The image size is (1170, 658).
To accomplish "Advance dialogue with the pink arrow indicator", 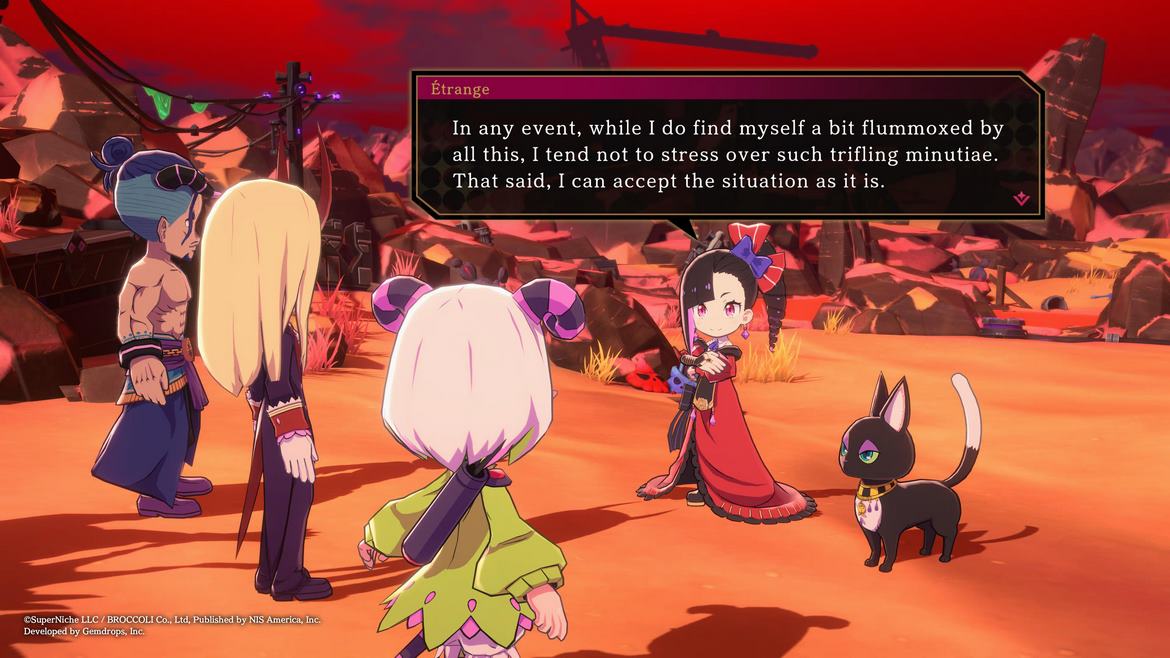I will pyautogui.click(x=1021, y=198).
